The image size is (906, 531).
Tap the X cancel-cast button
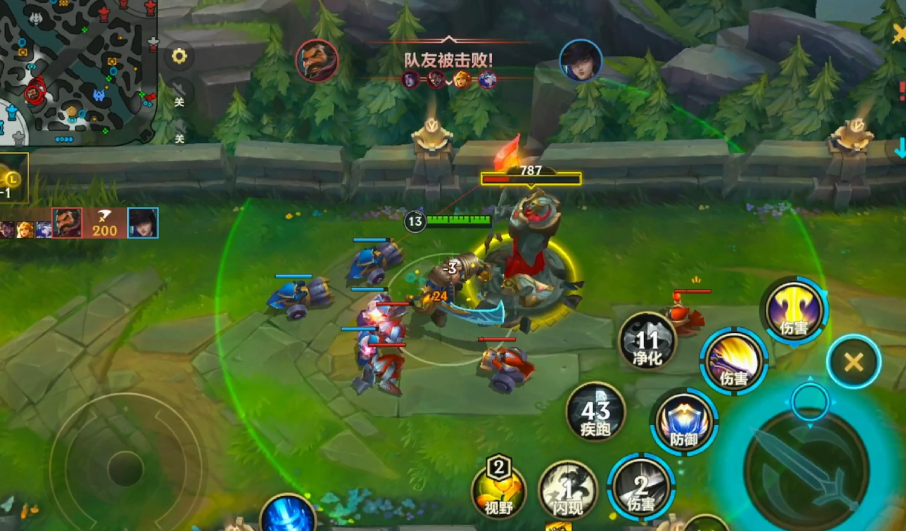(853, 362)
